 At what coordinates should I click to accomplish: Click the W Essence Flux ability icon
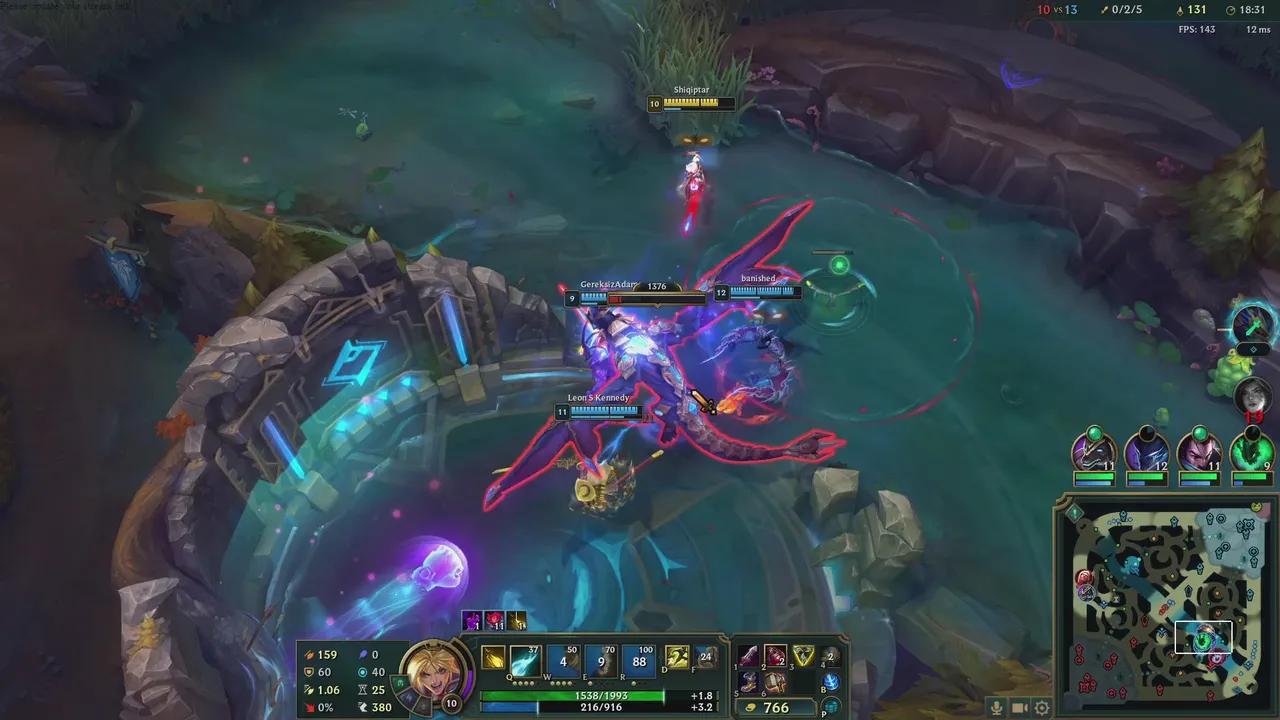pyautogui.click(x=563, y=660)
